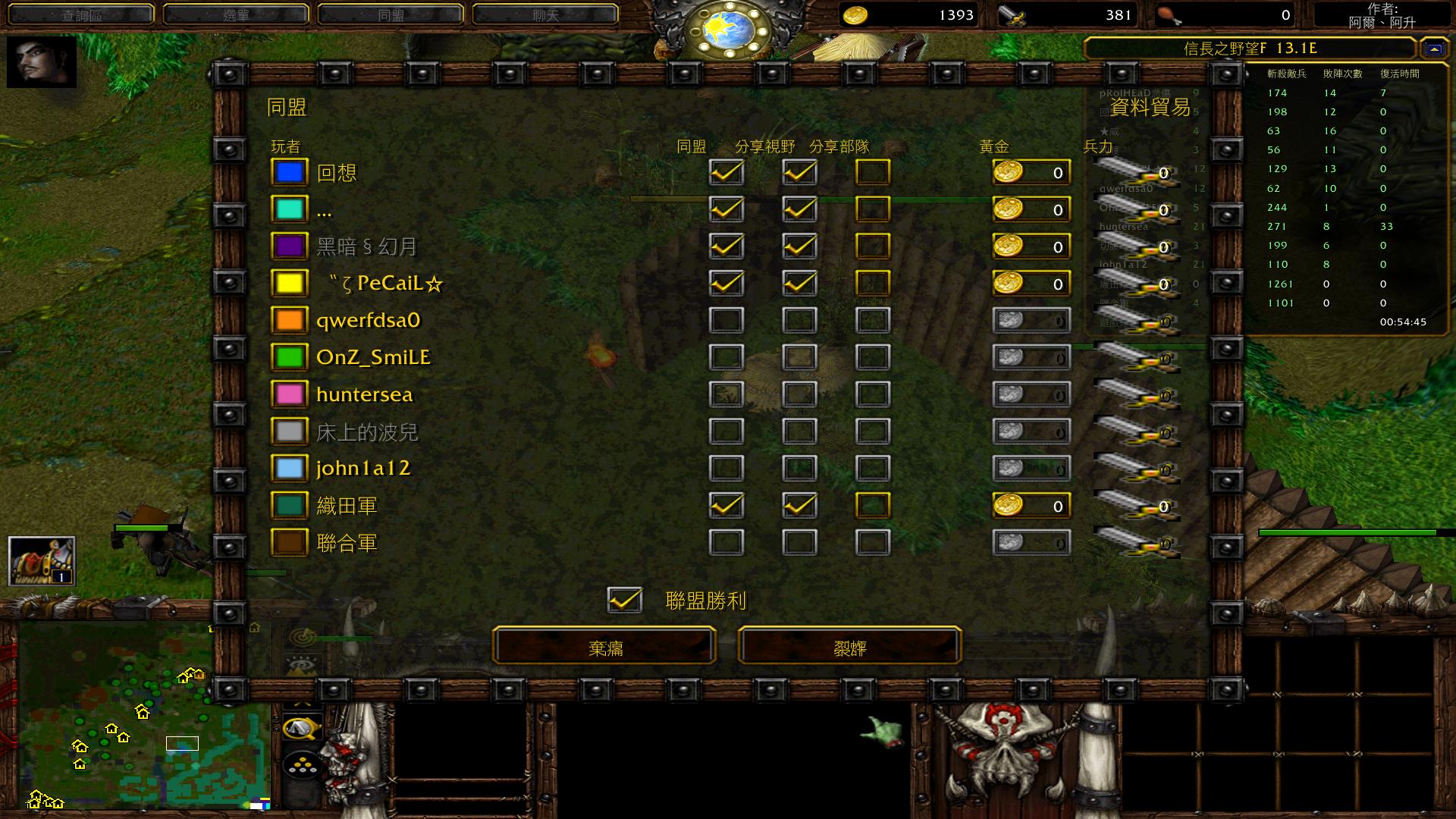
Task: Uncheck alliance with 織田軍
Action: 726,506
